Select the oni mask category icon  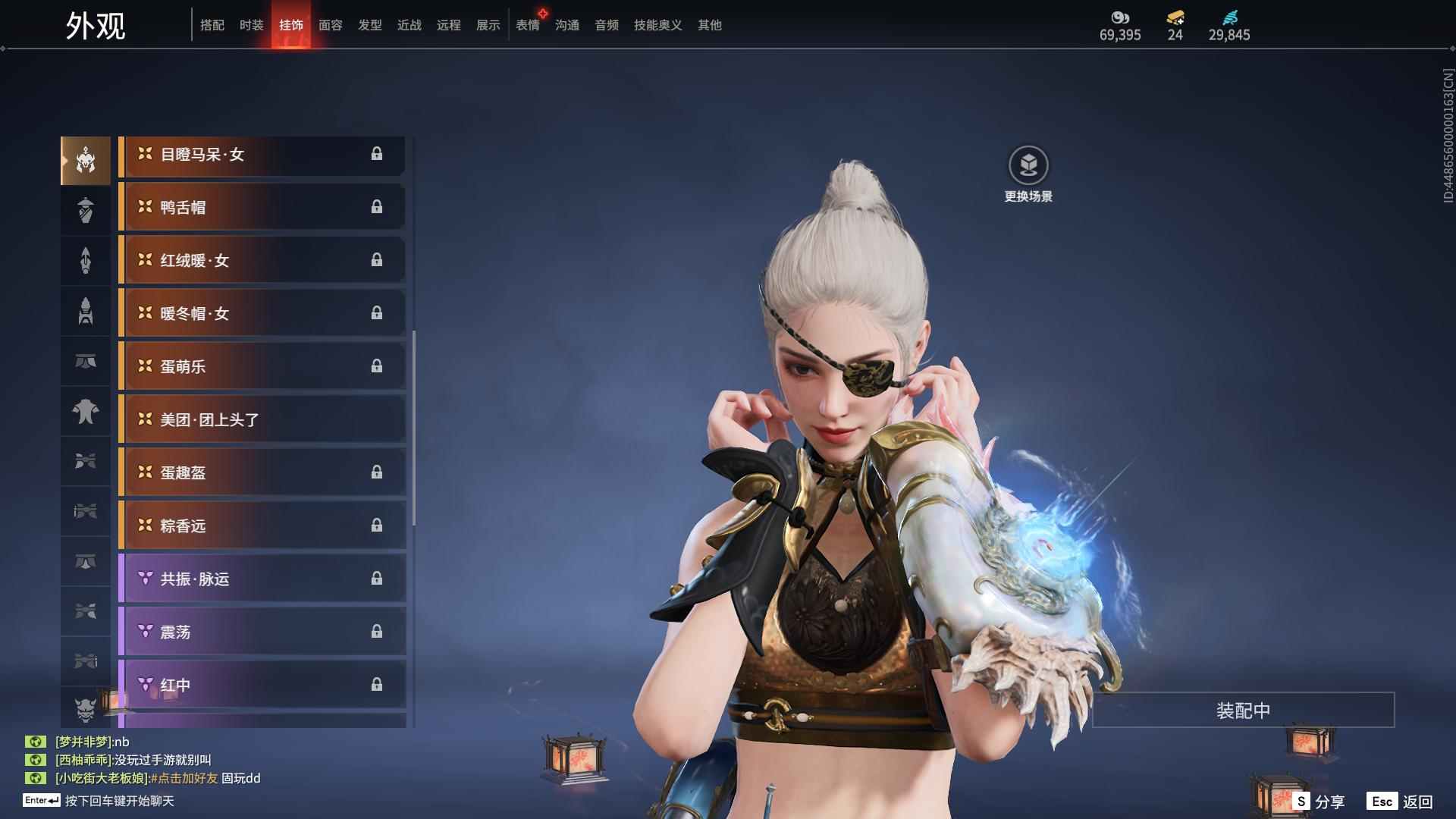[x=86, y=709]
